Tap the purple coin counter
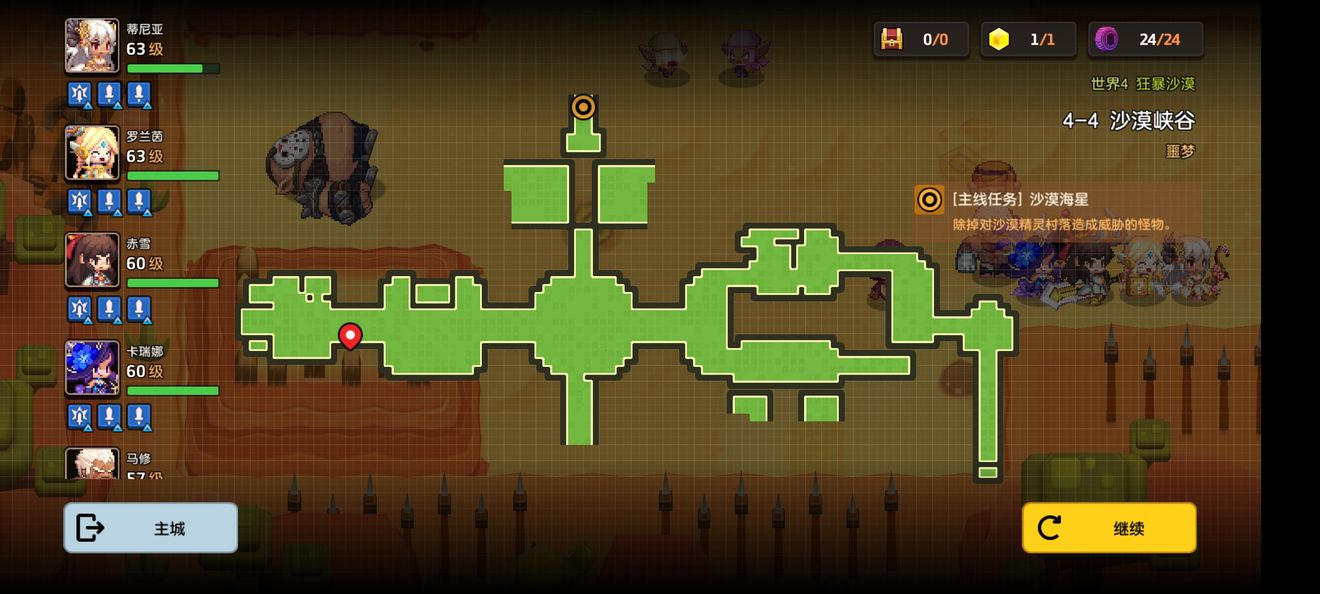The width and height of the screenshot is (1320, 594). coord(1145,39)
